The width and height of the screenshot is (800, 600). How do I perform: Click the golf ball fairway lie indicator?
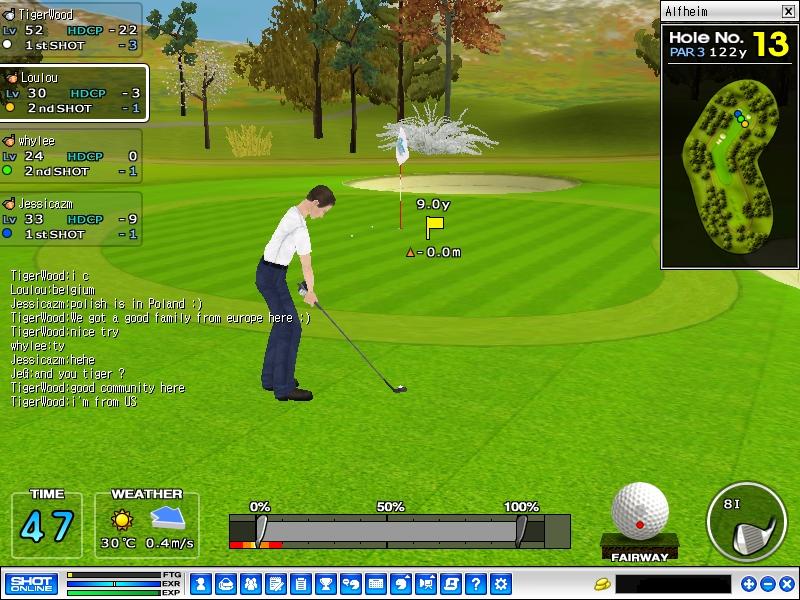[640, 520]
